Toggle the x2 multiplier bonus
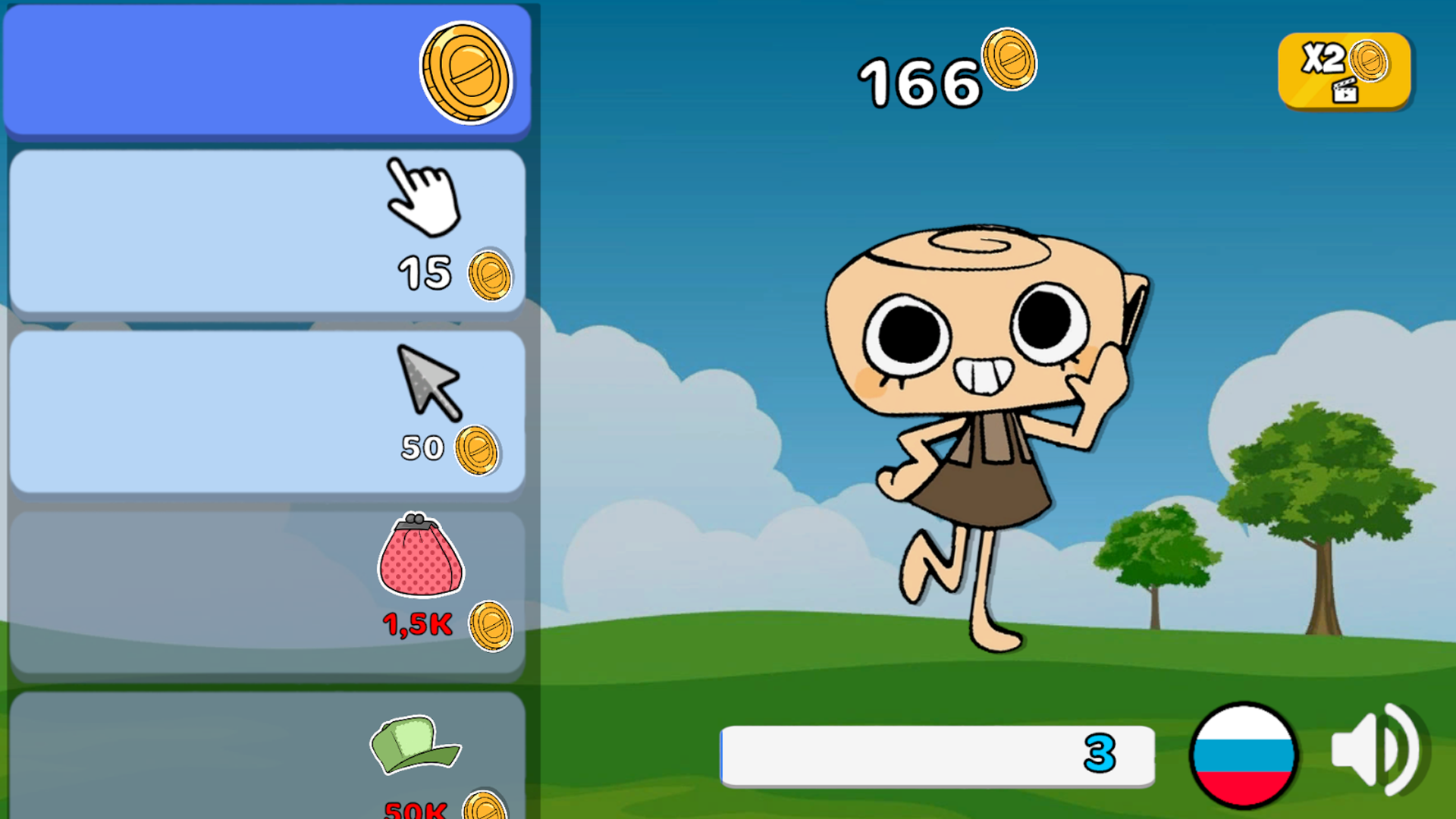 (1344, 71)
